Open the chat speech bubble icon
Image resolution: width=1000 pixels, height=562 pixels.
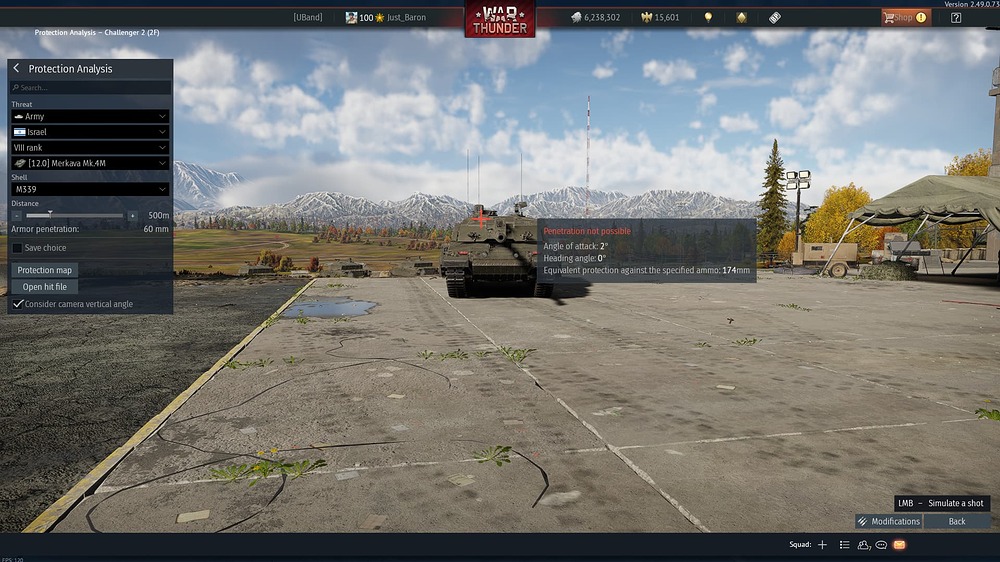point(881,545)
